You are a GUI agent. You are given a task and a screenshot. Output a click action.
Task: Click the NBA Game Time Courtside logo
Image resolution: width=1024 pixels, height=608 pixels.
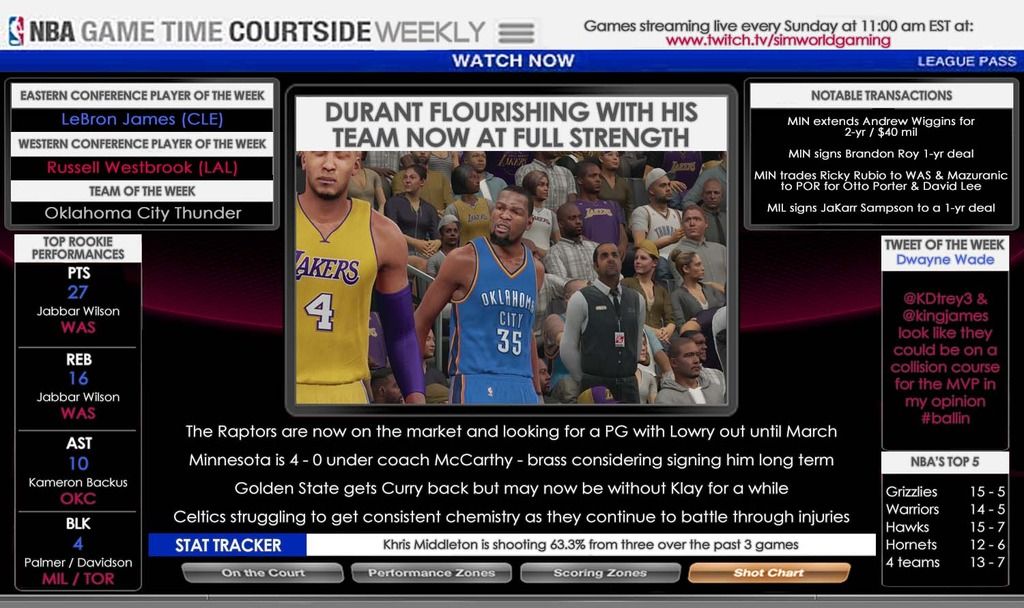pos(246,31)
